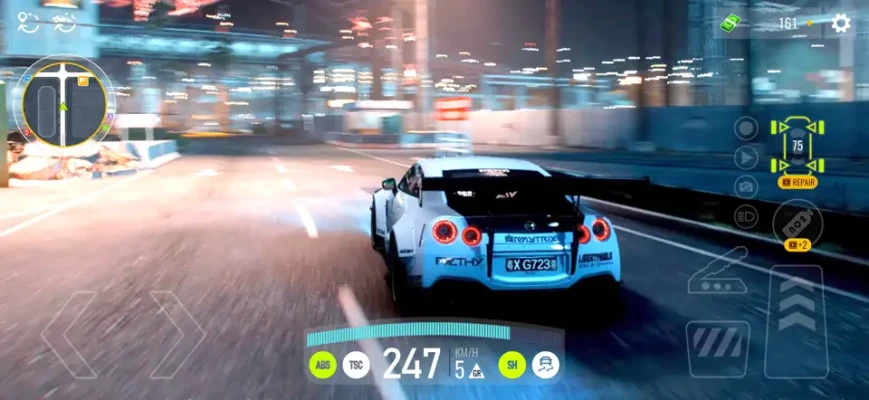The width and height of the screenshot is (869, 400).
Task: Tap the car reset icon
Action: click(x=65, y=23)
